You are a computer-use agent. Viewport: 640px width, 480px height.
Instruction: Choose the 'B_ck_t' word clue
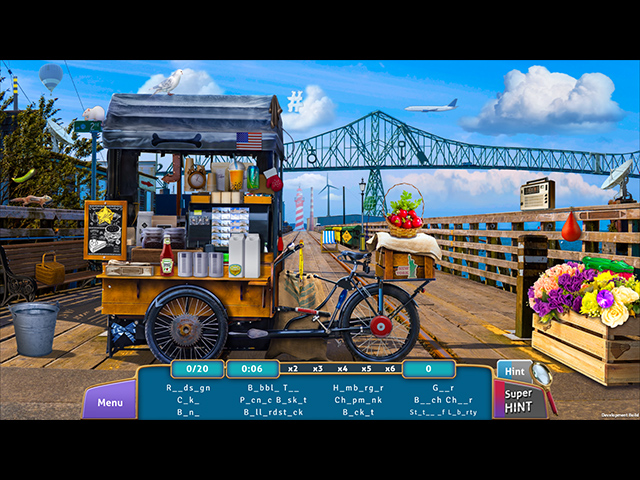[357, 412]
